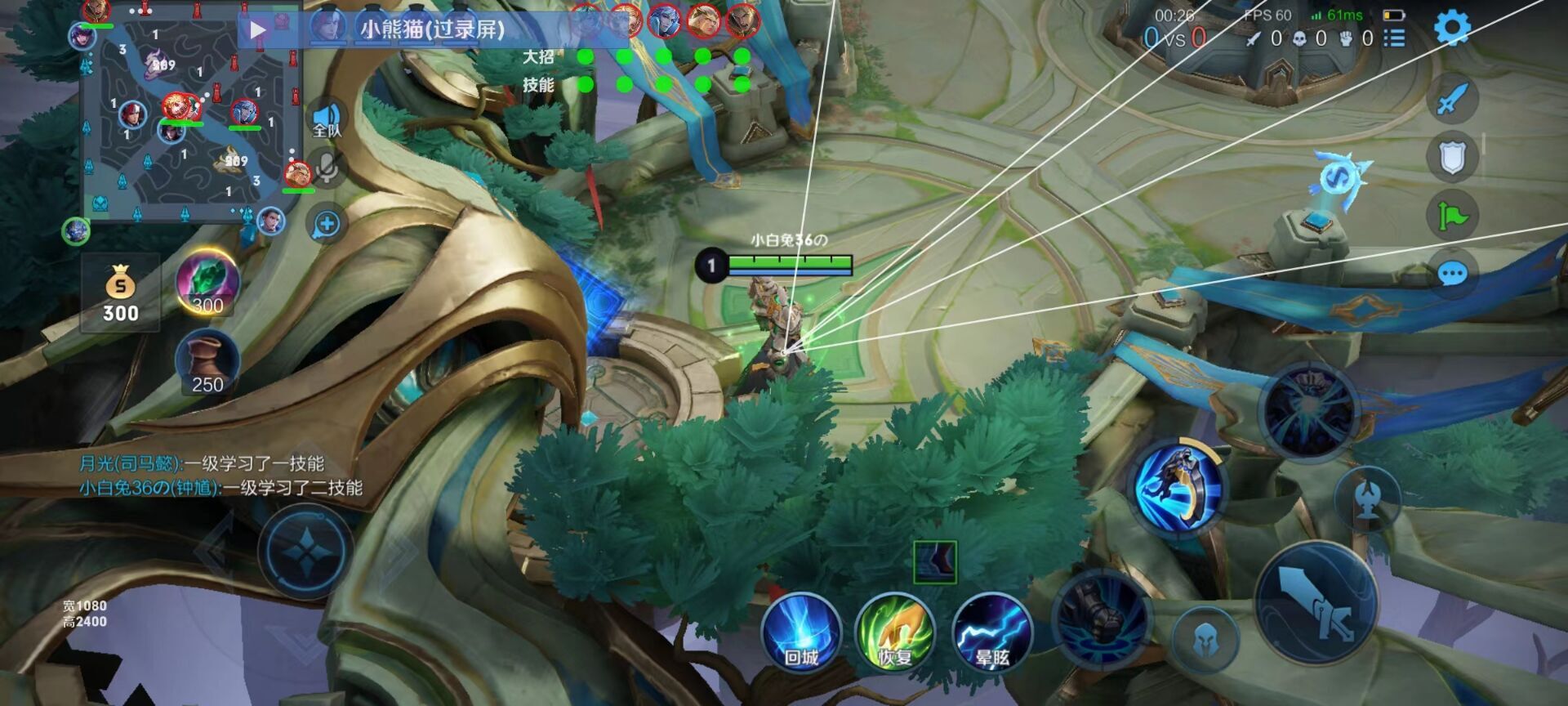1568x706 pixels.
Task: Open the gold shop showing 300
Action: pyautogui.click(x=120, y=293)
